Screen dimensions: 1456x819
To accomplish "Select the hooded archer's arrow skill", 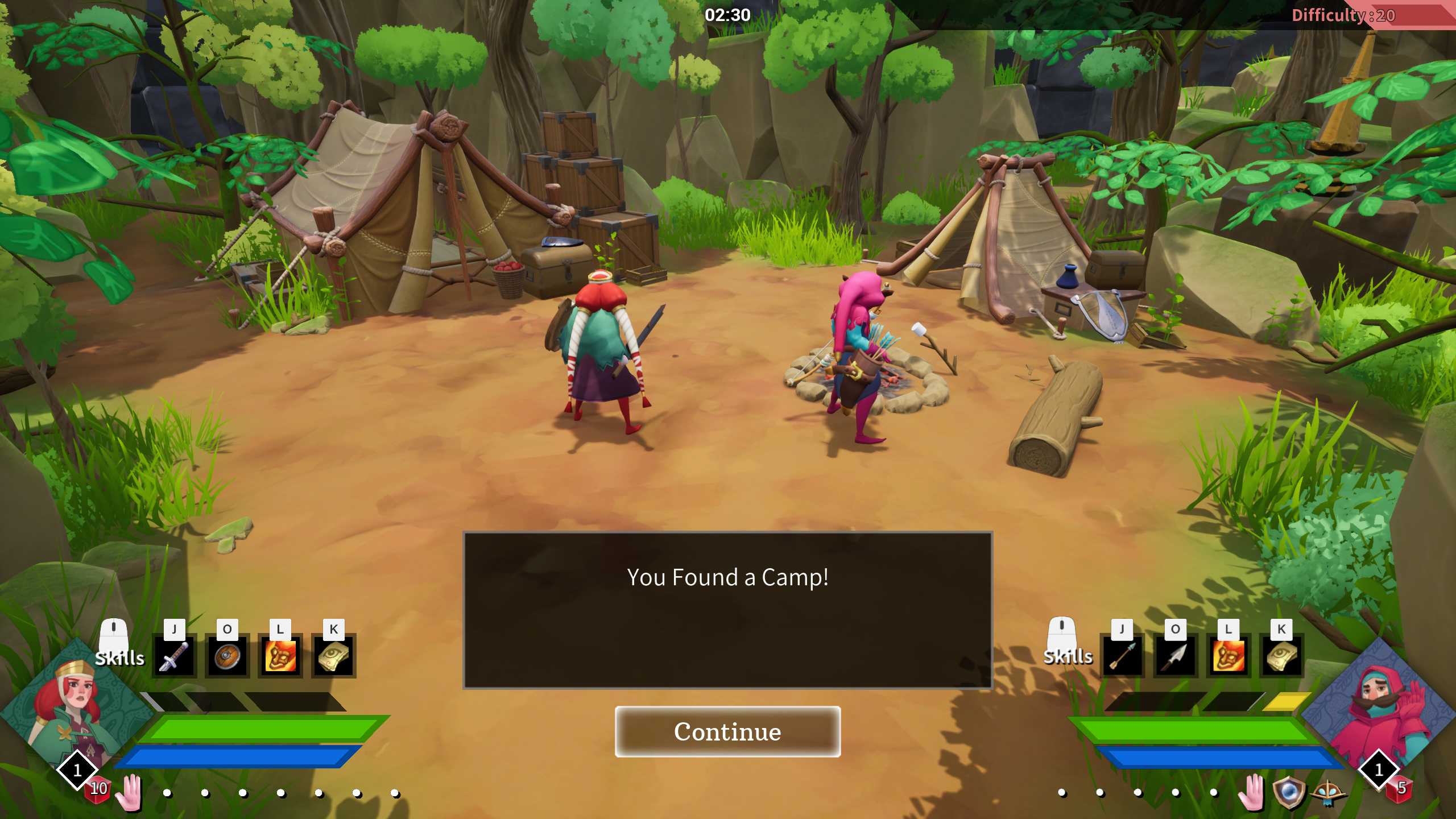I will coord(1122,656).
